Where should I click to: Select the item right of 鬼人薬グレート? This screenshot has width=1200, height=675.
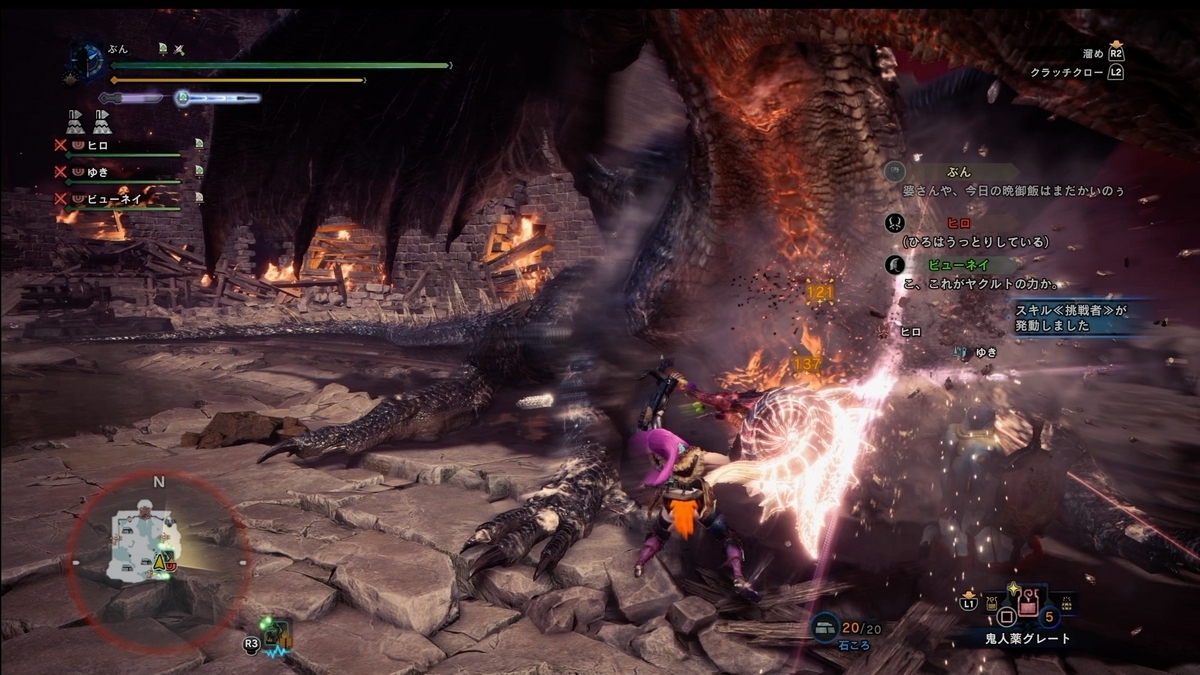tap(1065, 603)
